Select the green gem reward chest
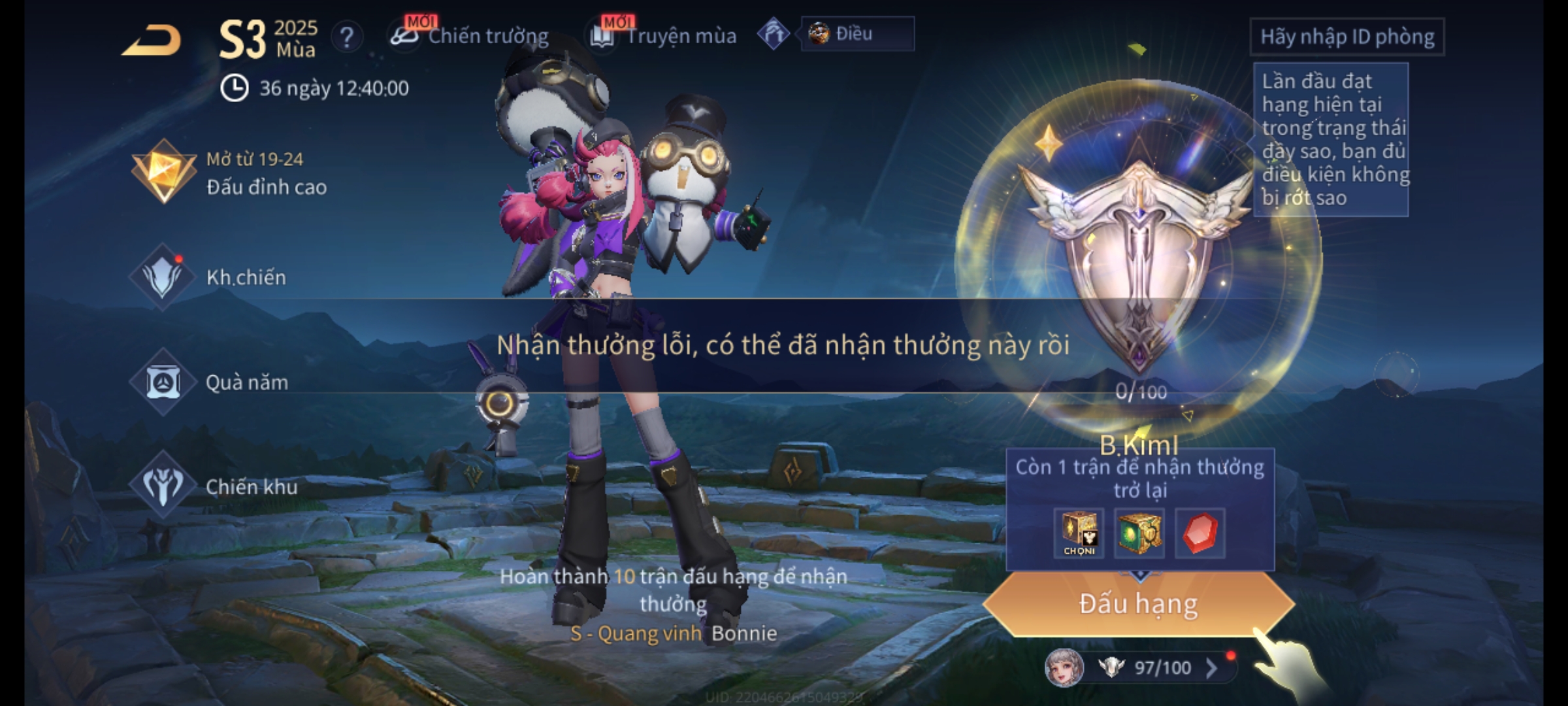The image size is (1568, 706). [1139, 533]
